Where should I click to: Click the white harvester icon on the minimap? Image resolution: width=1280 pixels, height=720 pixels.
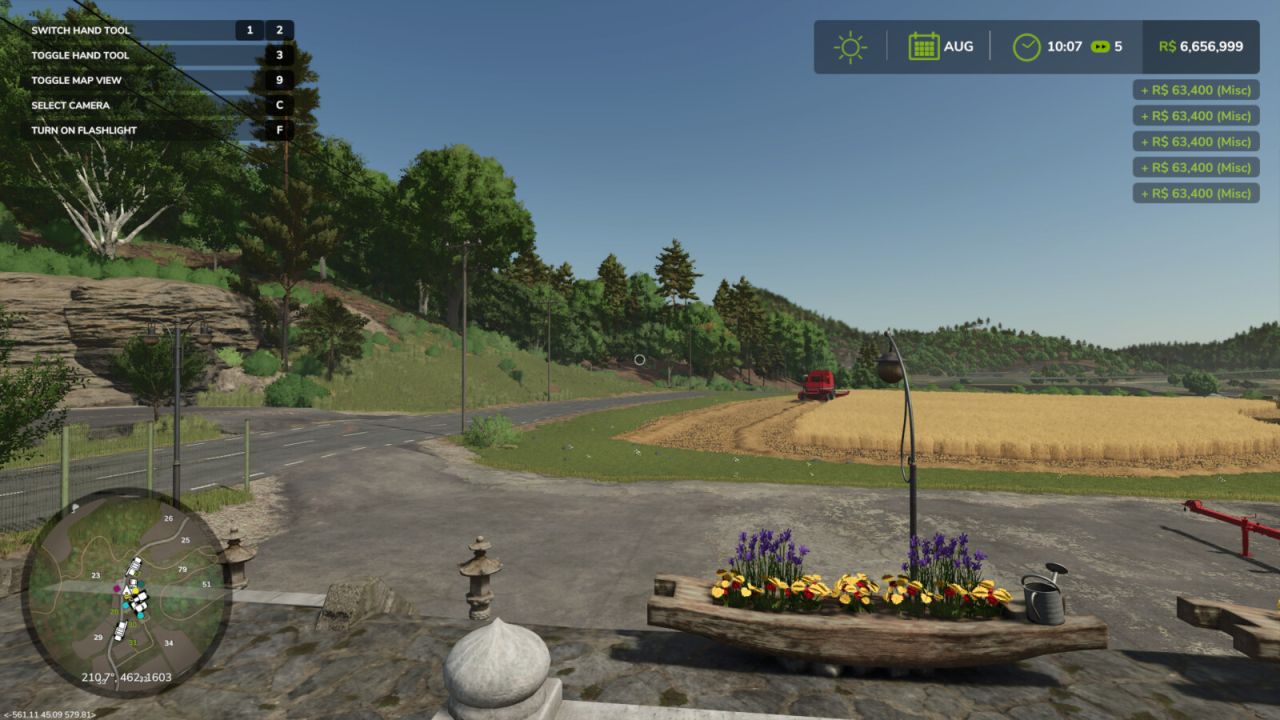(135, 566)
